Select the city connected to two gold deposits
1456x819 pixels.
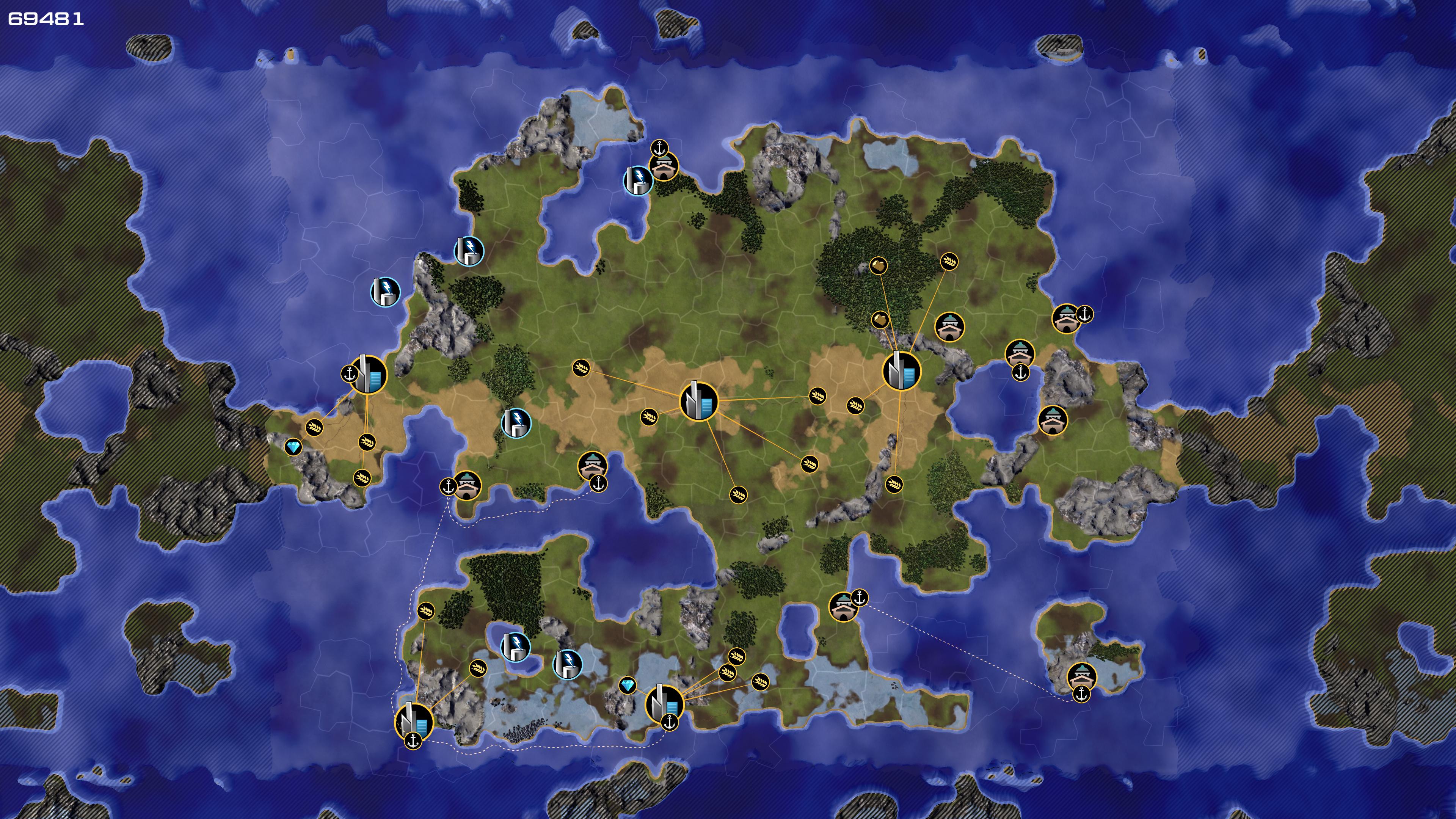coord(901,371)
